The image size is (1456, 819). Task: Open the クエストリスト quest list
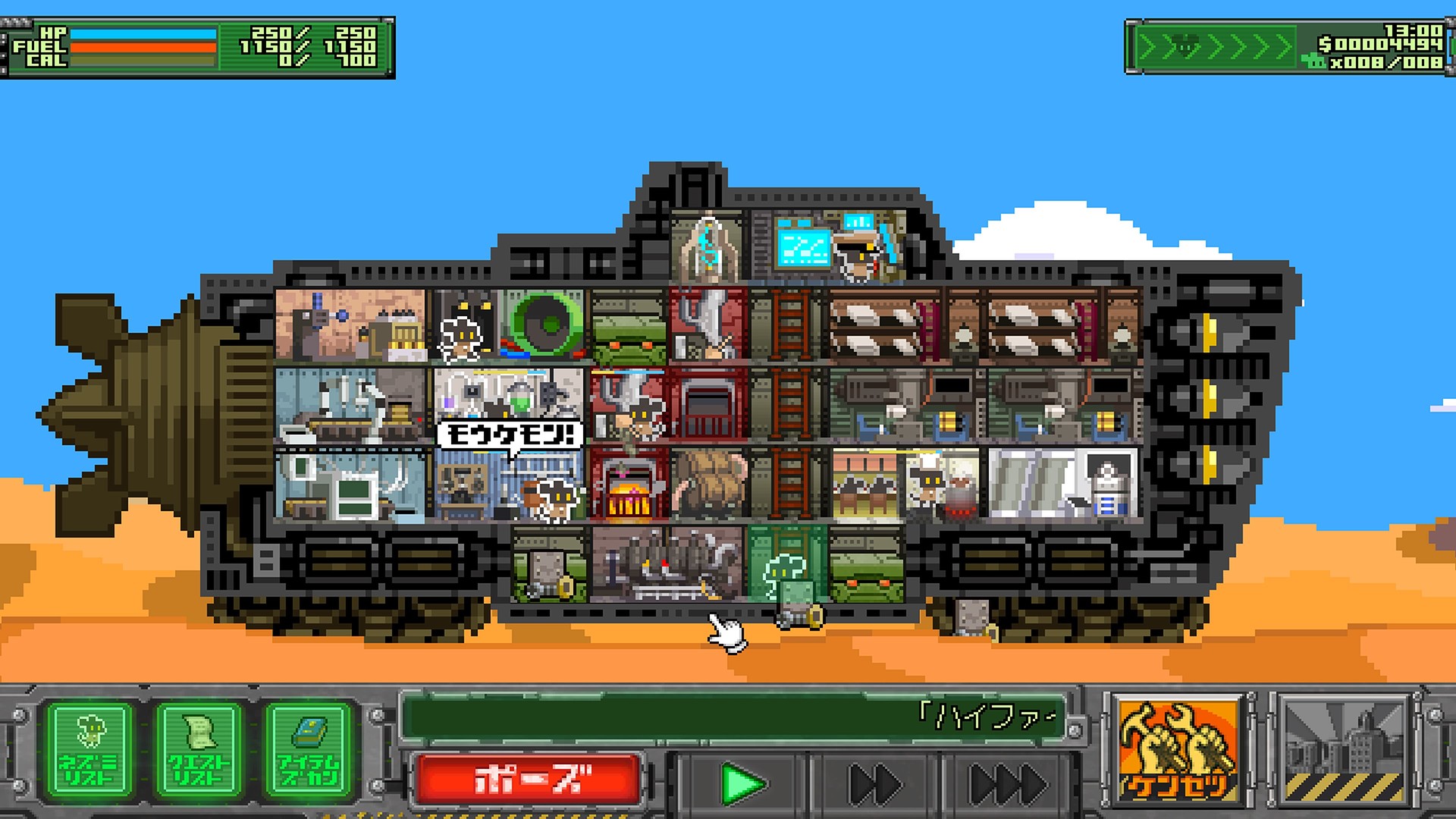pos(199,751)
